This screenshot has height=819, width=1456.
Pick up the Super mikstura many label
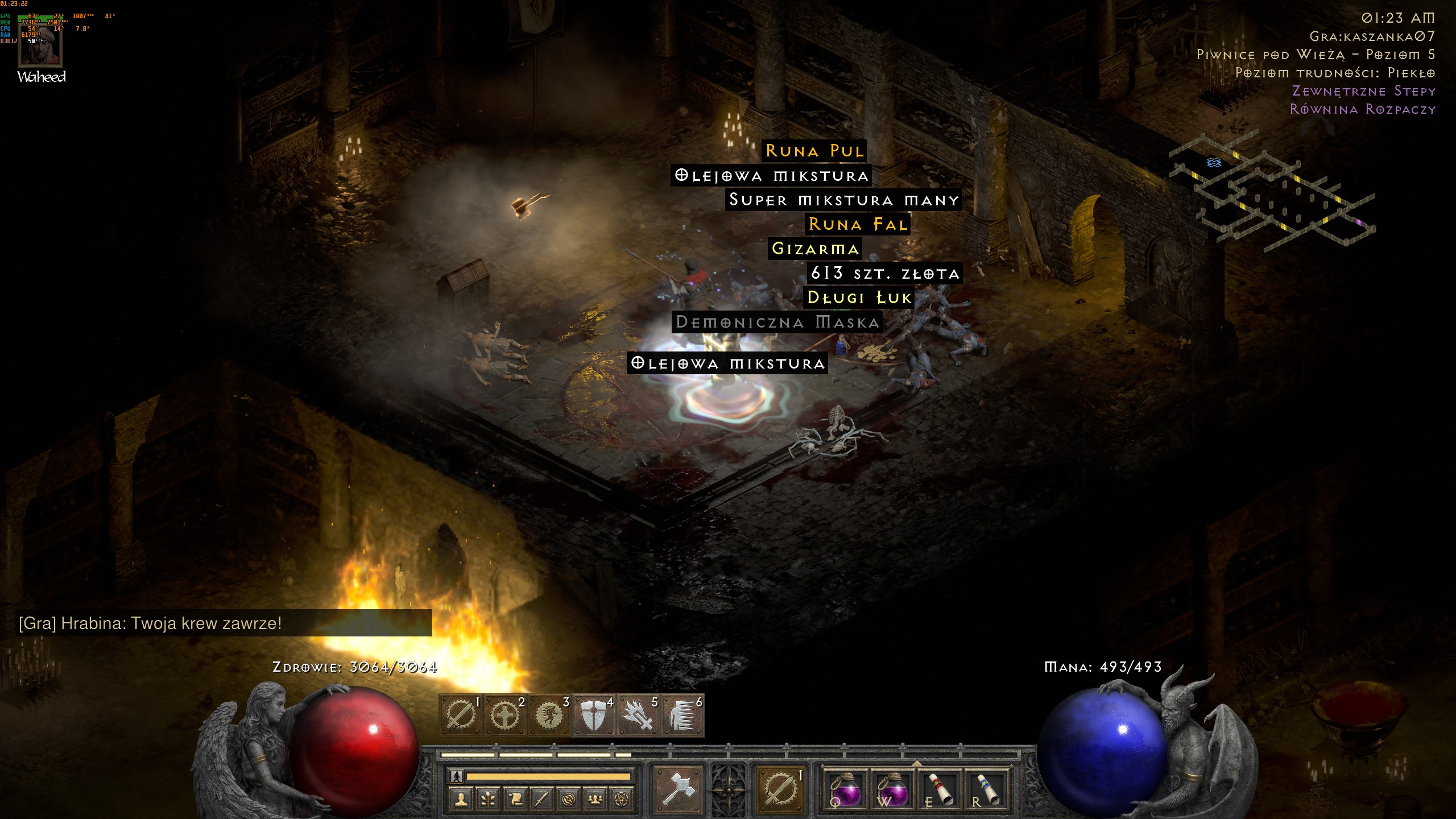843,200
